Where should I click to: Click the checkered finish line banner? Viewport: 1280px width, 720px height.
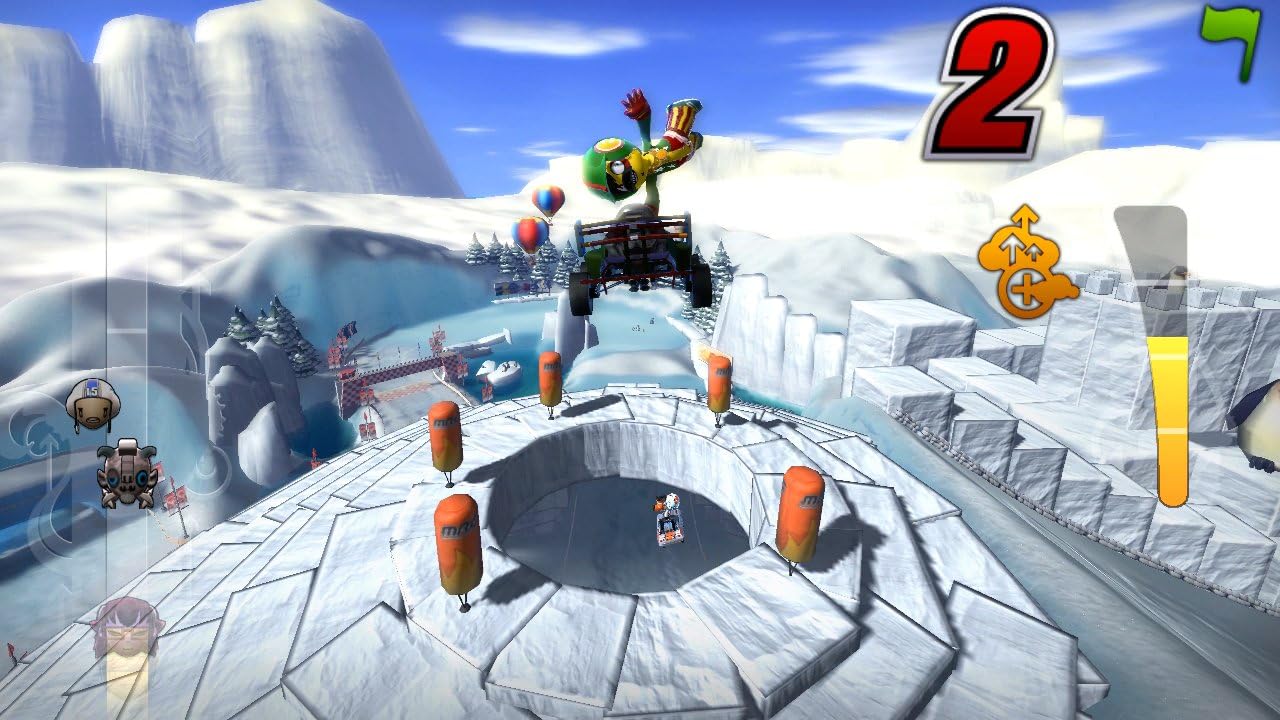click(x=400, y=372)
